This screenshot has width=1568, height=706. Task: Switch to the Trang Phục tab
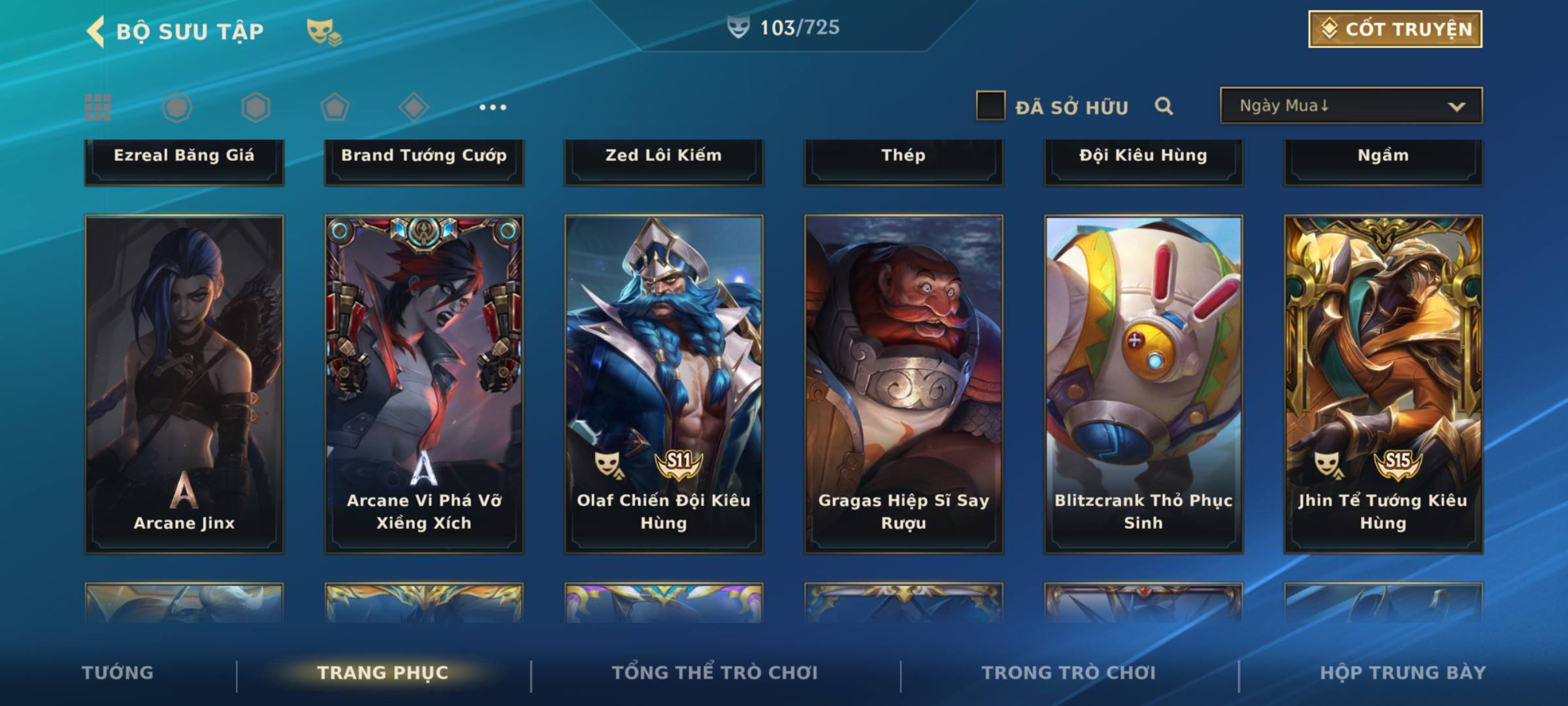pos(383,673)
